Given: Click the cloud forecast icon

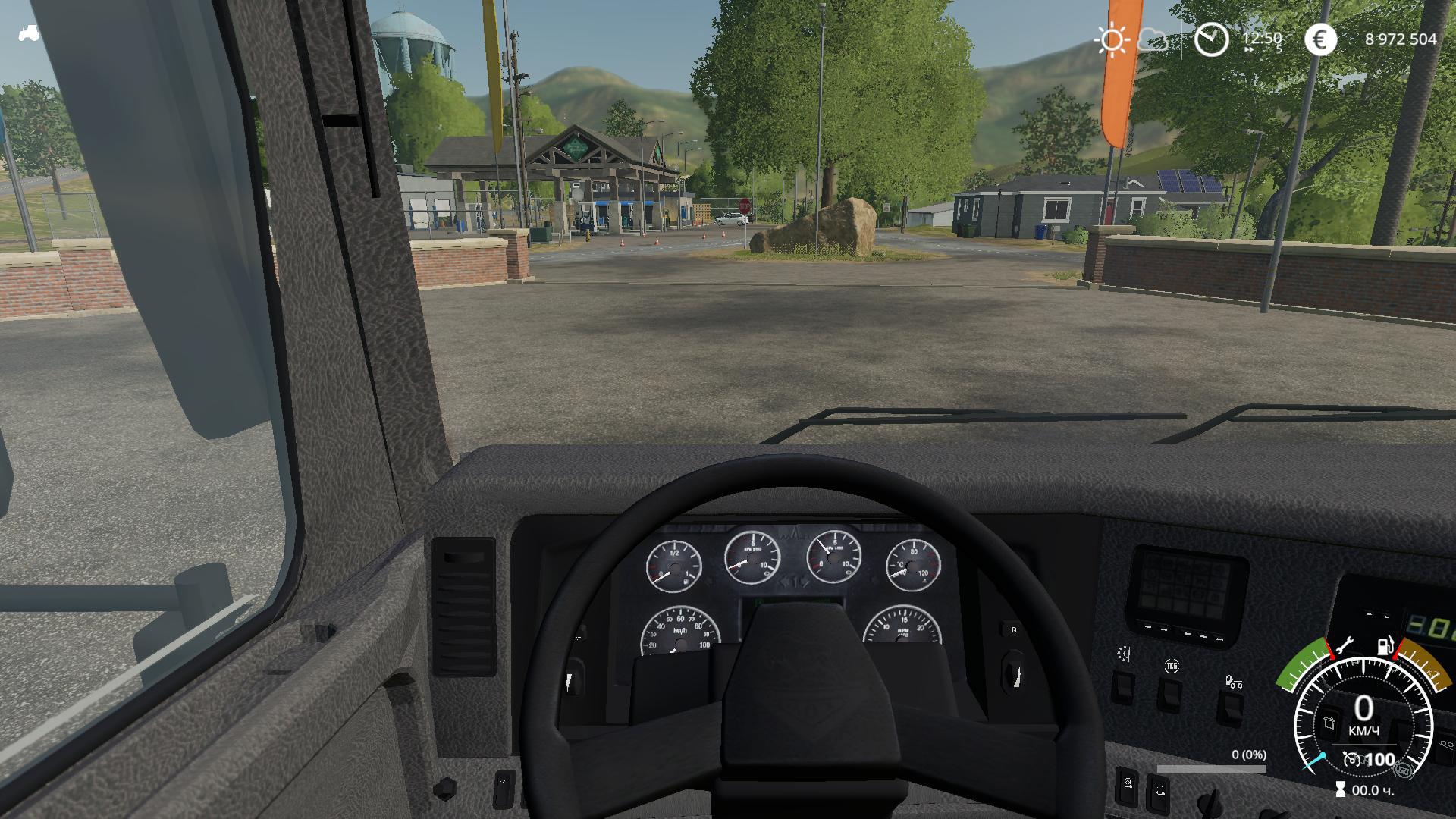Looking at the screenshot, I should point(1153,39).
